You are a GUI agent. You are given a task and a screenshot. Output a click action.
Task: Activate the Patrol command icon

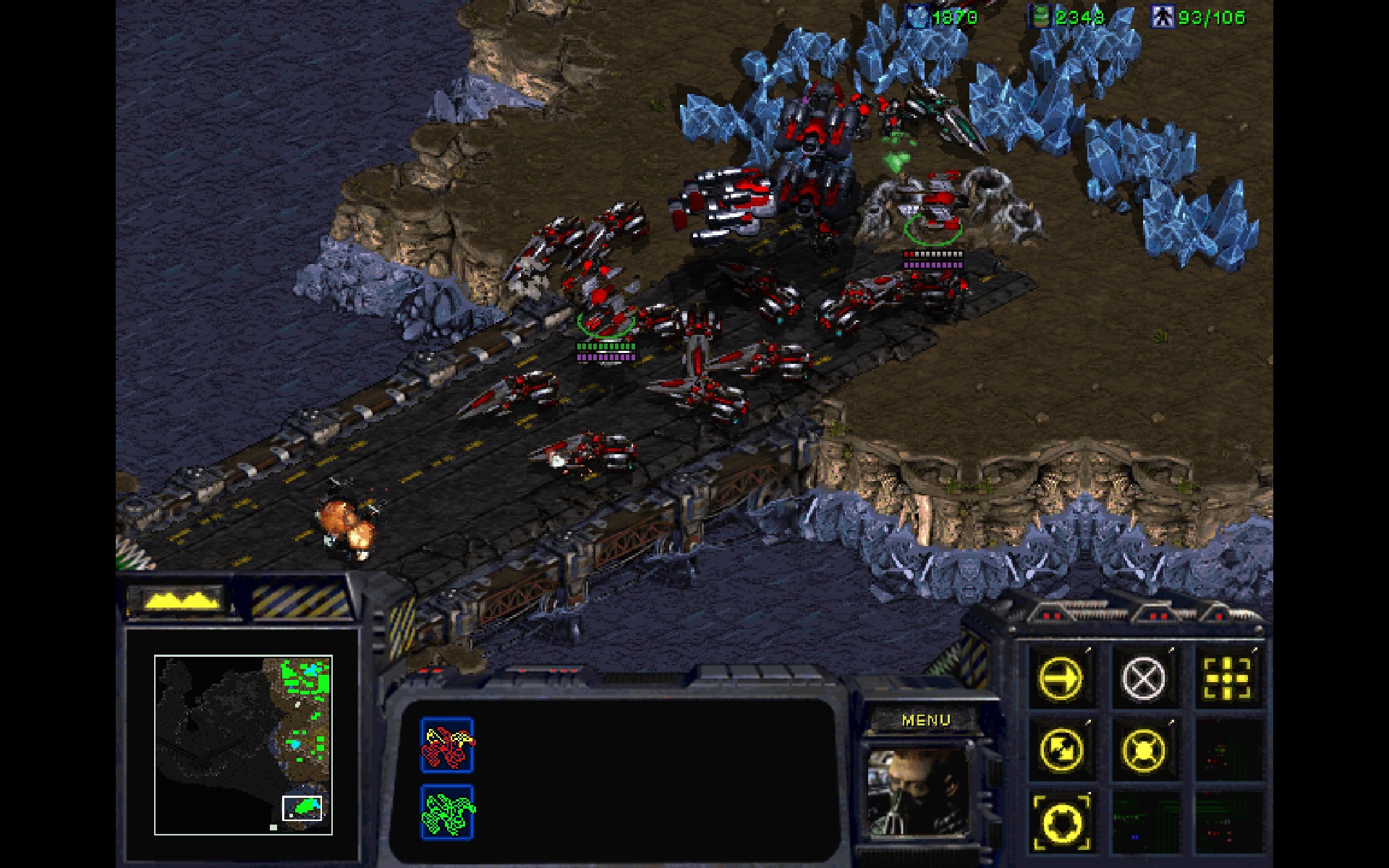click(1061, 750)
